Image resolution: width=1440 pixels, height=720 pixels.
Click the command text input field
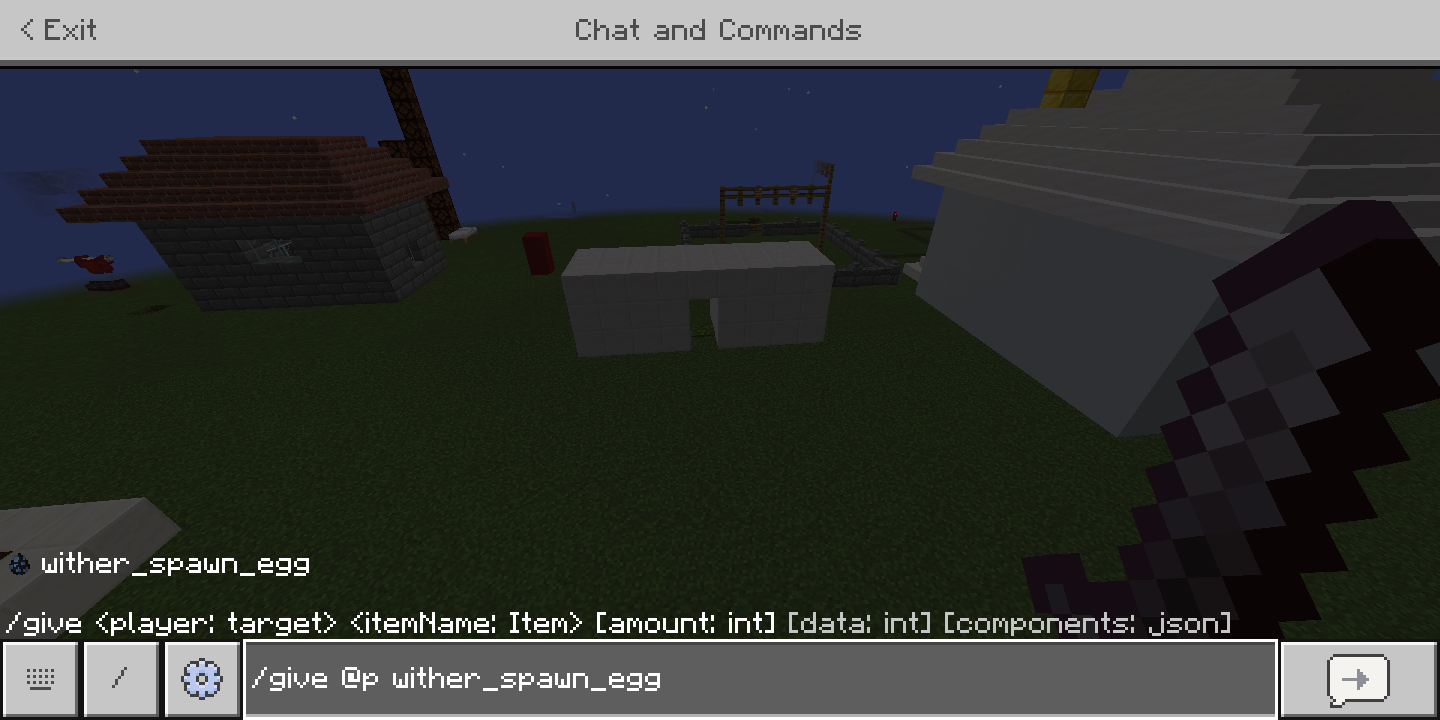click(760, 678)
